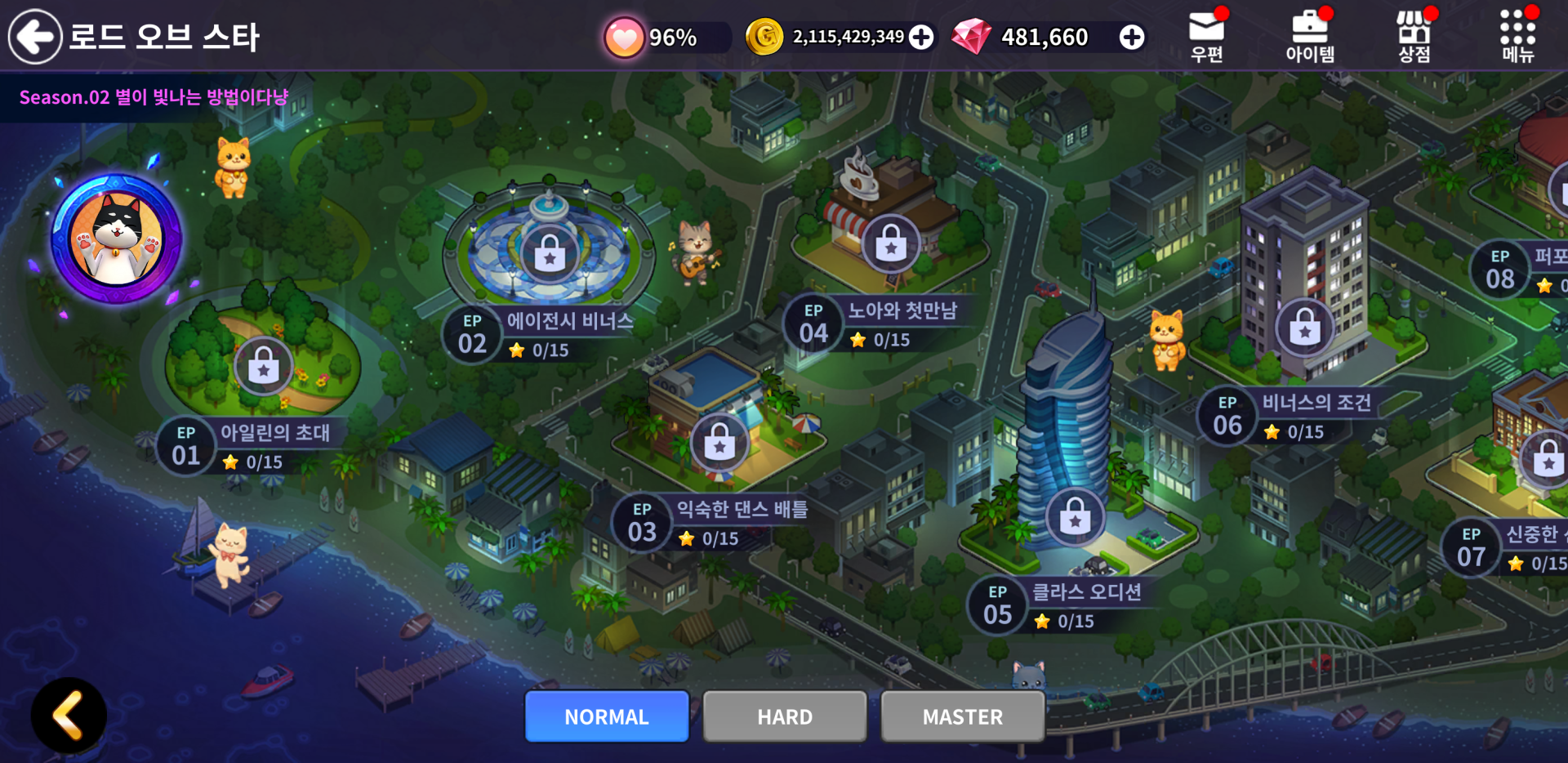Open the 우편 mailbox

tap(1206, 37)
